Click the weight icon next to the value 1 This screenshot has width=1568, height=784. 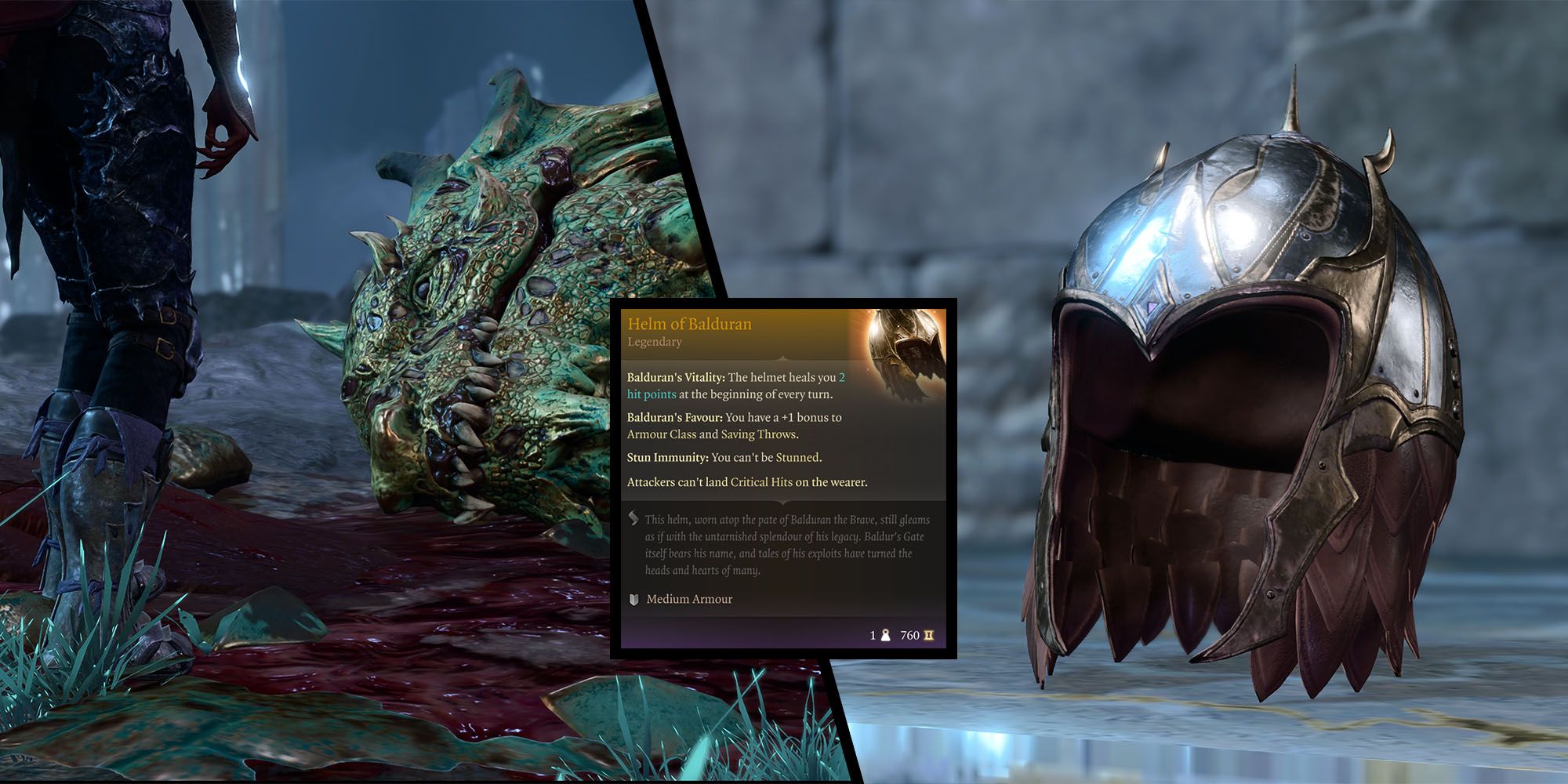coord(885,635)
